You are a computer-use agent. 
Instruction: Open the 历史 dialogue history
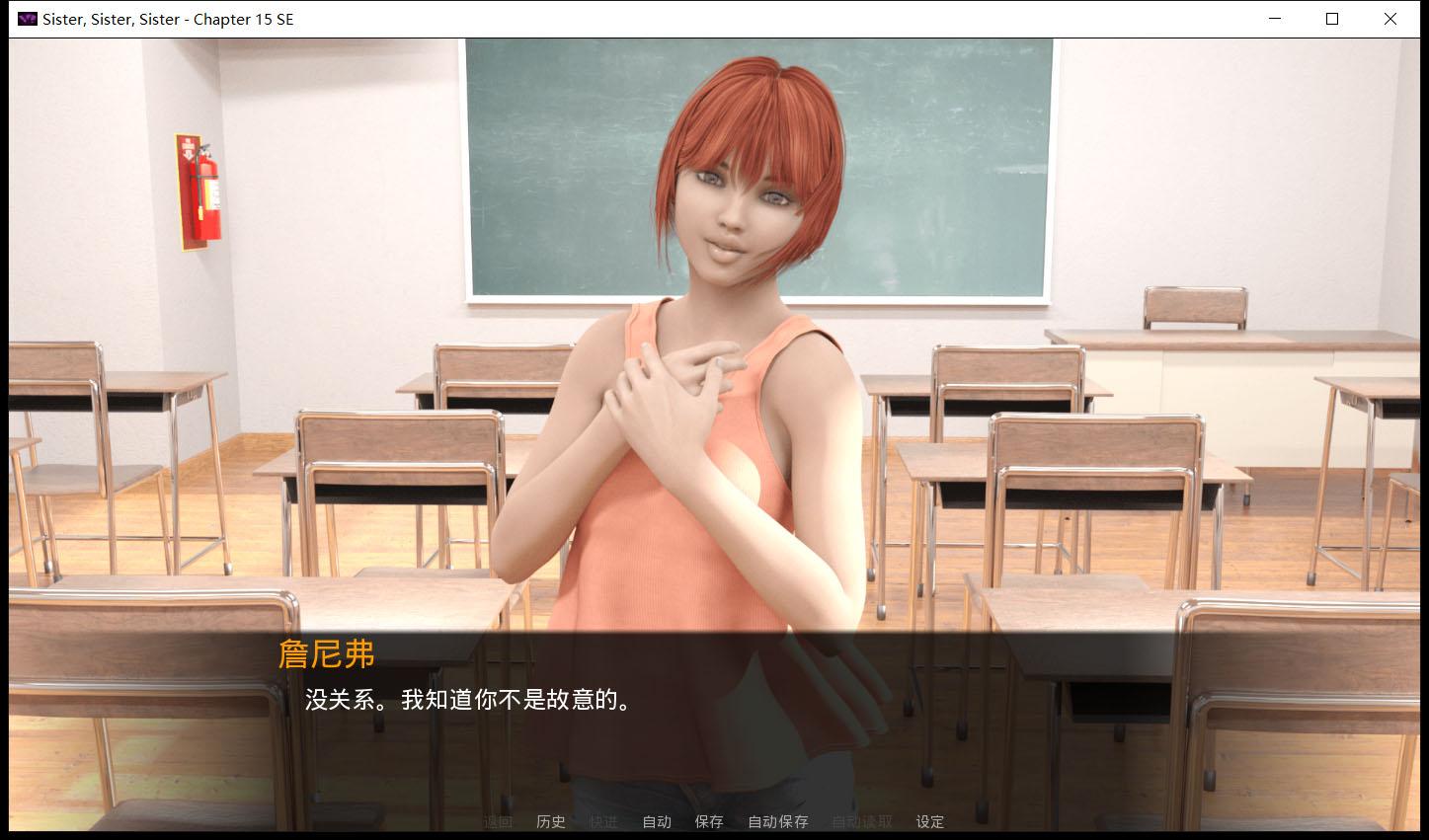(x=550, y=821)
